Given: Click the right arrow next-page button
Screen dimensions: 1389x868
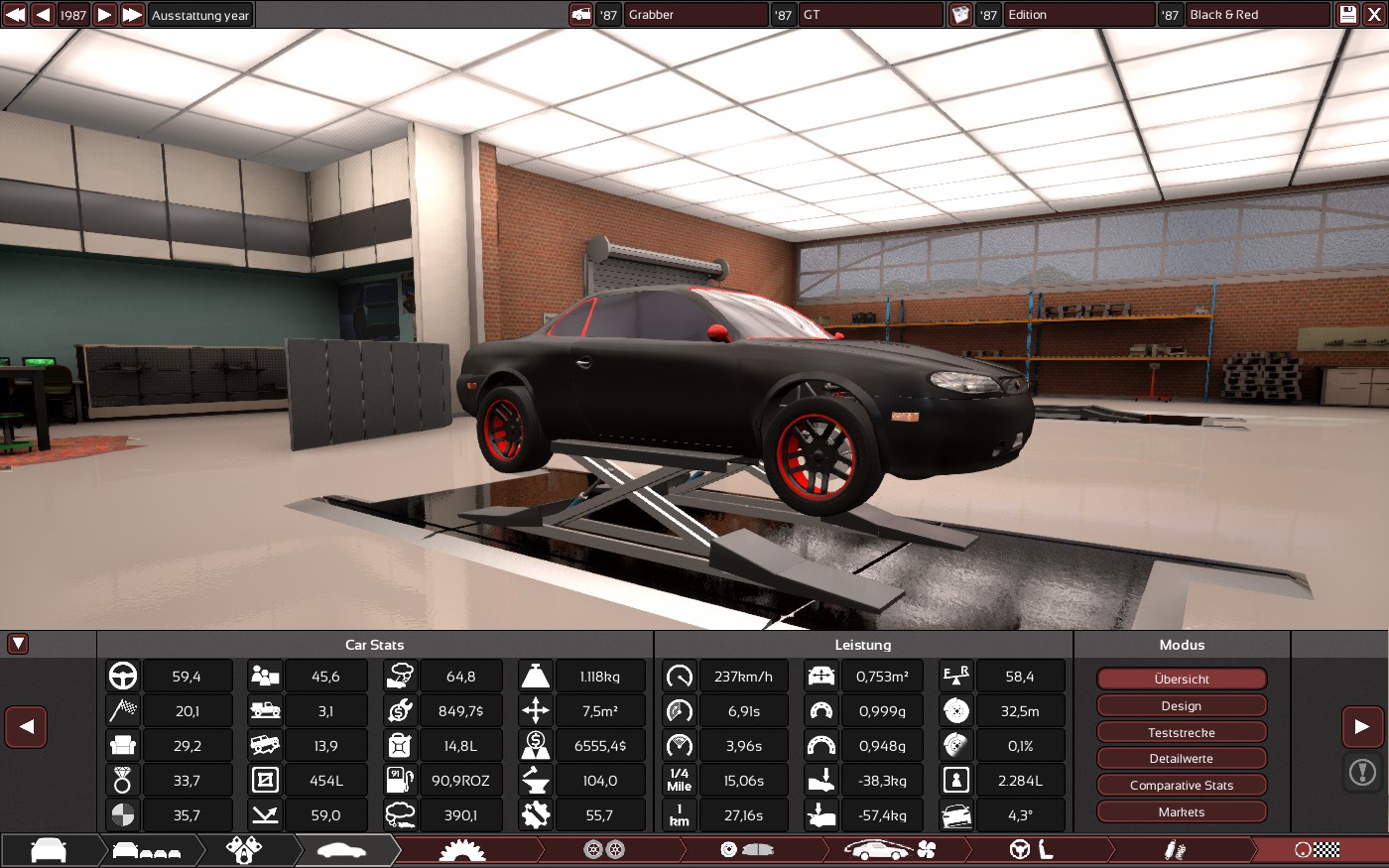Looking at the screenshot, I should (x=1362, y=727).
